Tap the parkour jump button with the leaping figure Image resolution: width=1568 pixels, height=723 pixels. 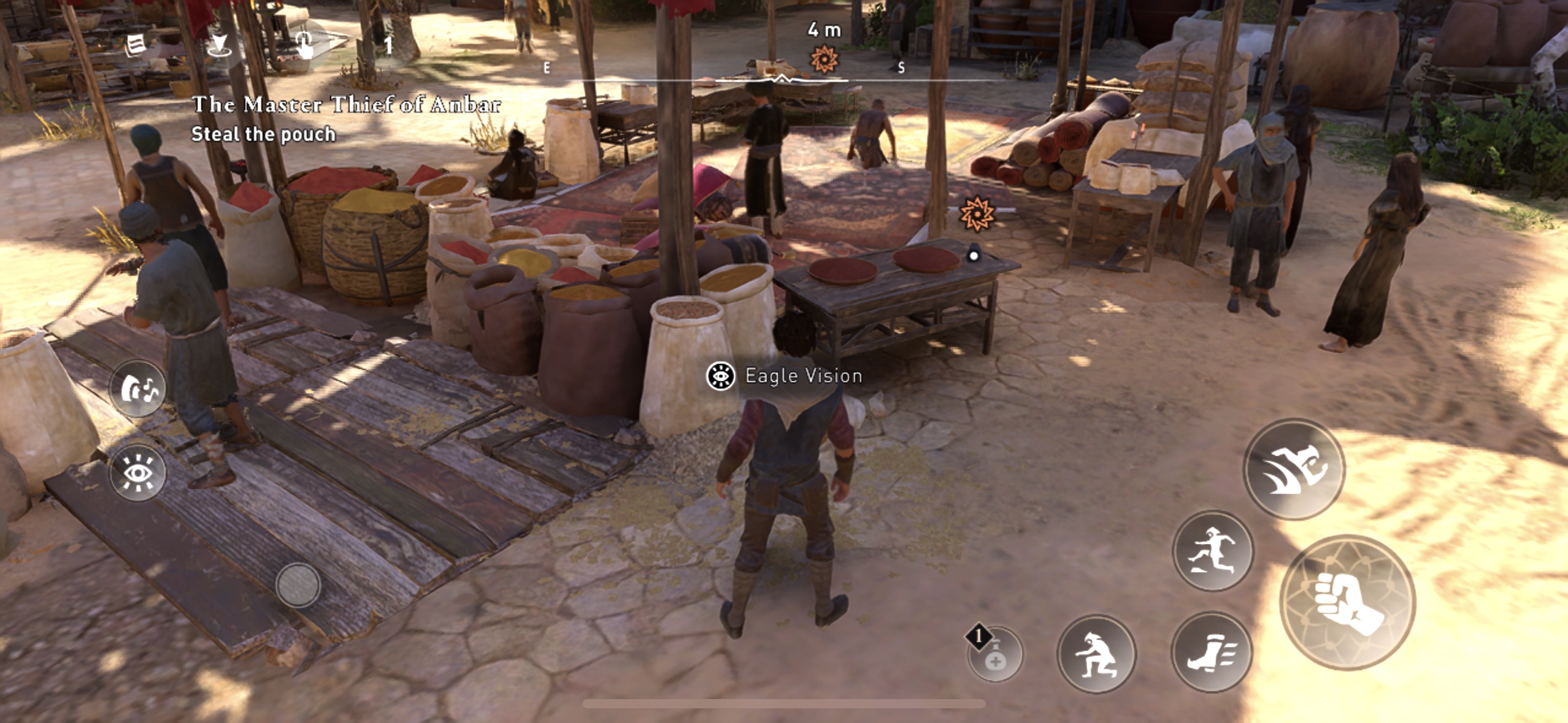click(x=1213, y=551)
